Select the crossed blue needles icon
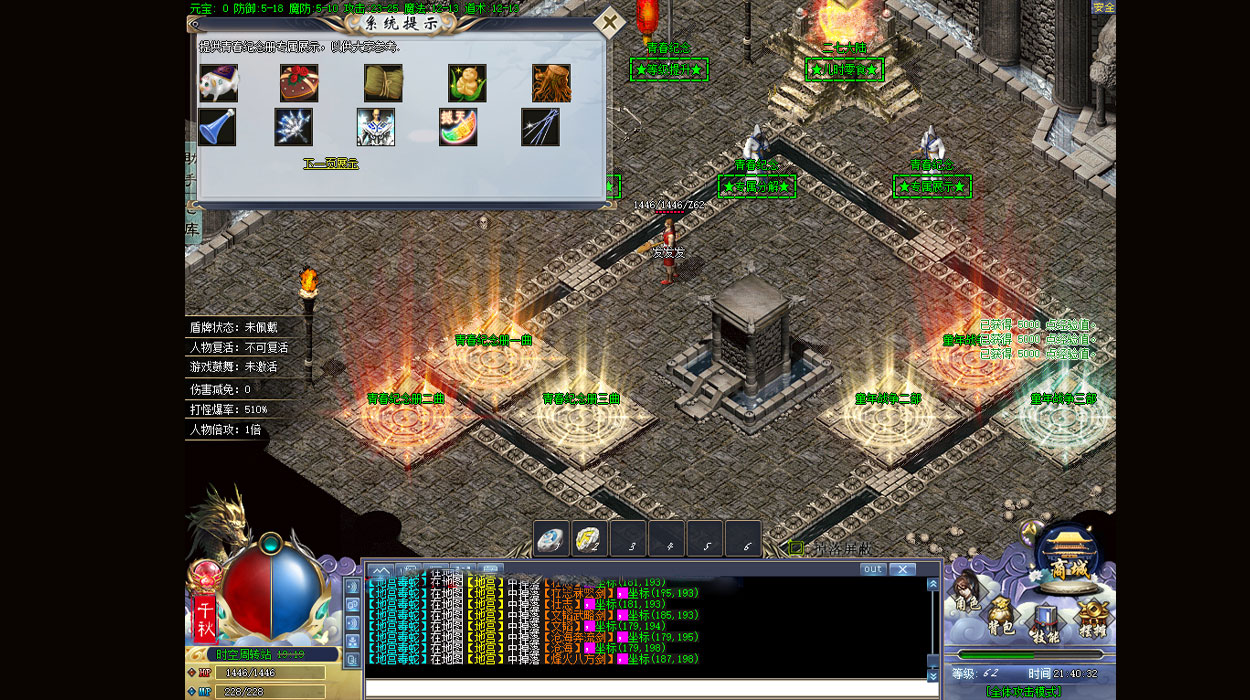1250x700 pixels. [540, 127]
